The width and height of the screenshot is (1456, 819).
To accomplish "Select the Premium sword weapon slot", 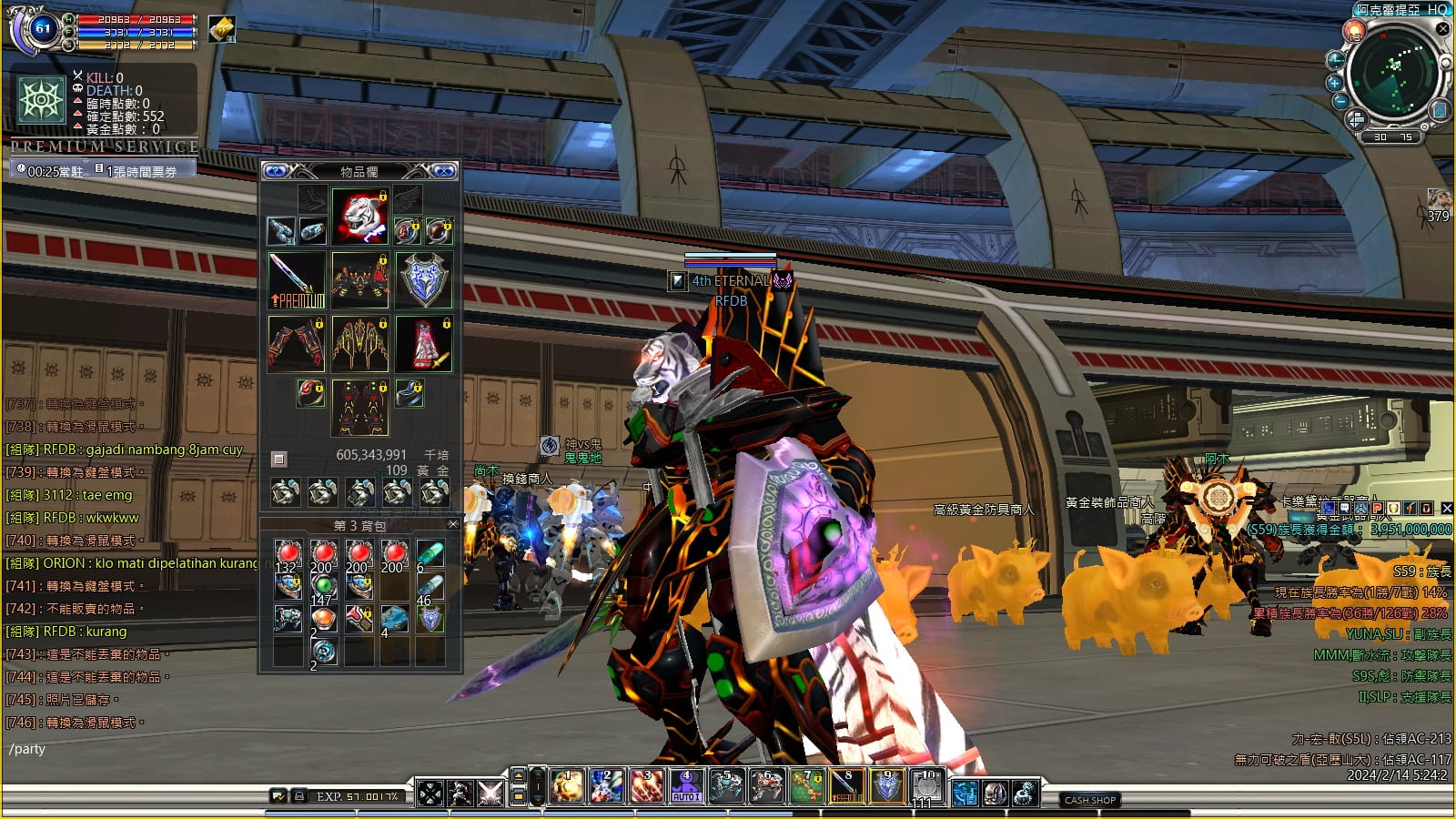I will (296, 280).
